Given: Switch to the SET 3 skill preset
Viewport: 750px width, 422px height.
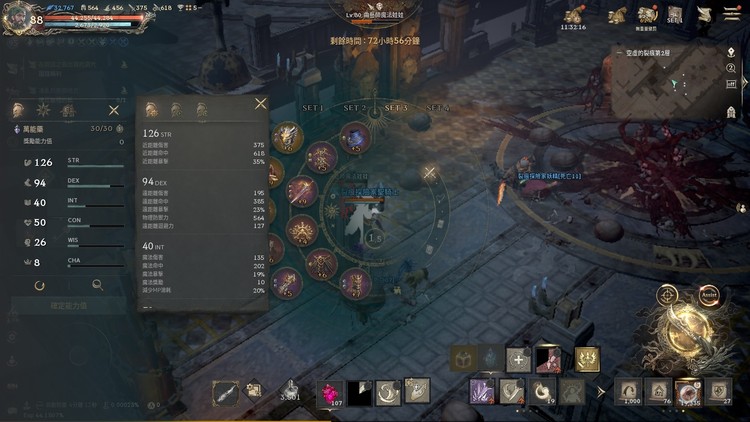Looking at the screenshot, I should [396, 108].
